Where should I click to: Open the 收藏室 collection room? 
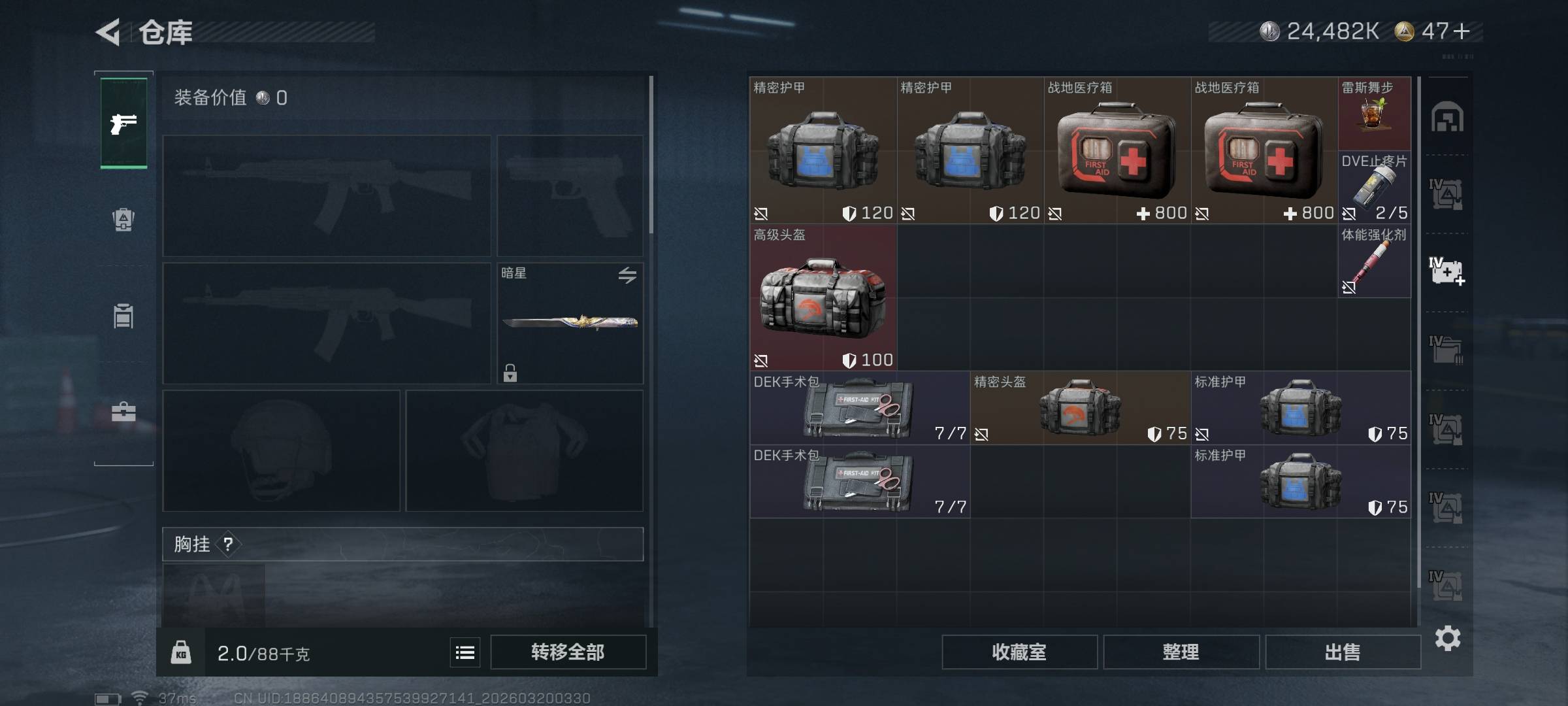tap(1019, 652)
